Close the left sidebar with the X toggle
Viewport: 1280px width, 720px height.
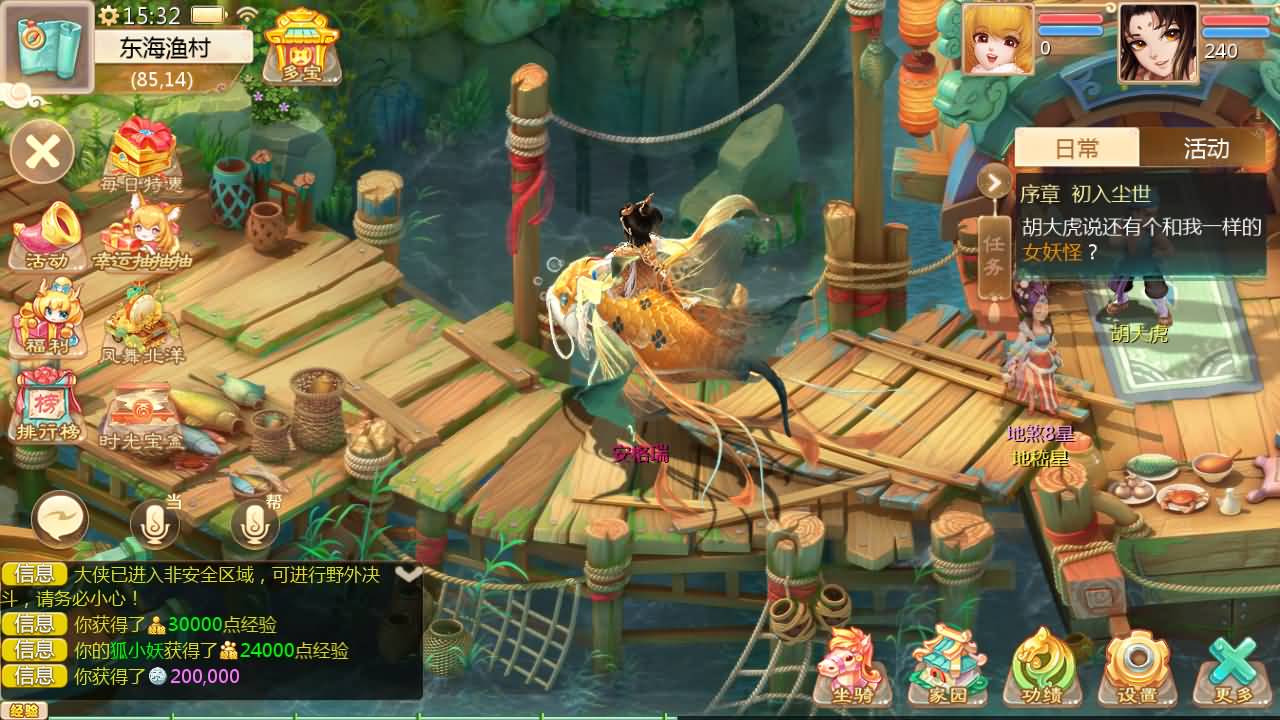[x=42, y=152]
